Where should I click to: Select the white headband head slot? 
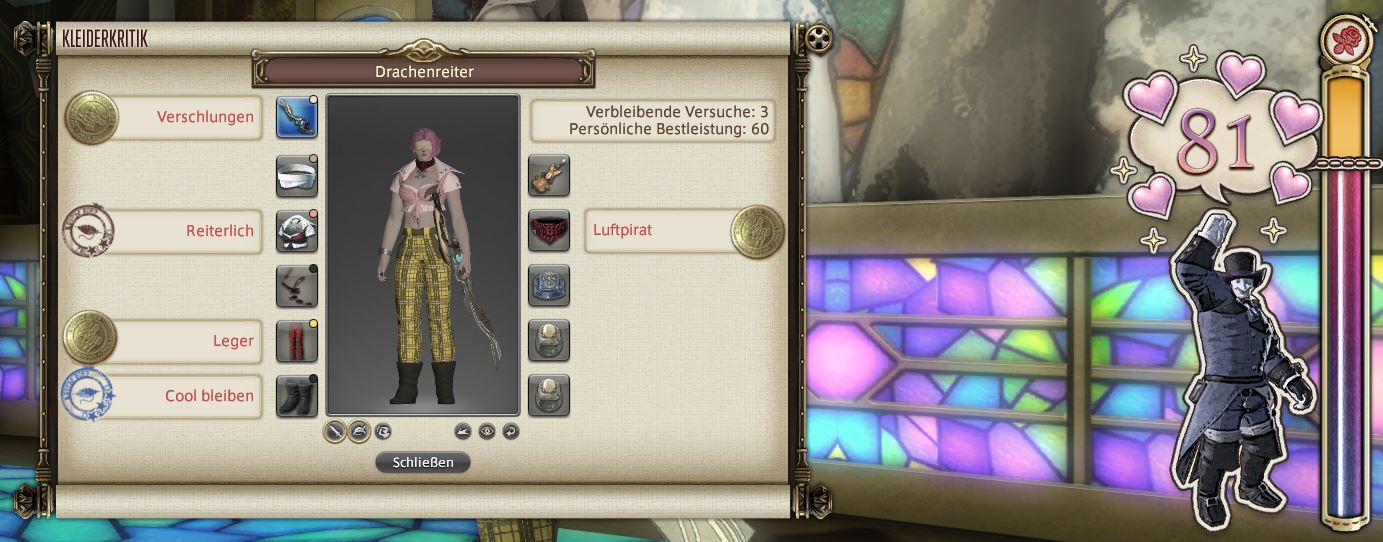coord(297,176)
